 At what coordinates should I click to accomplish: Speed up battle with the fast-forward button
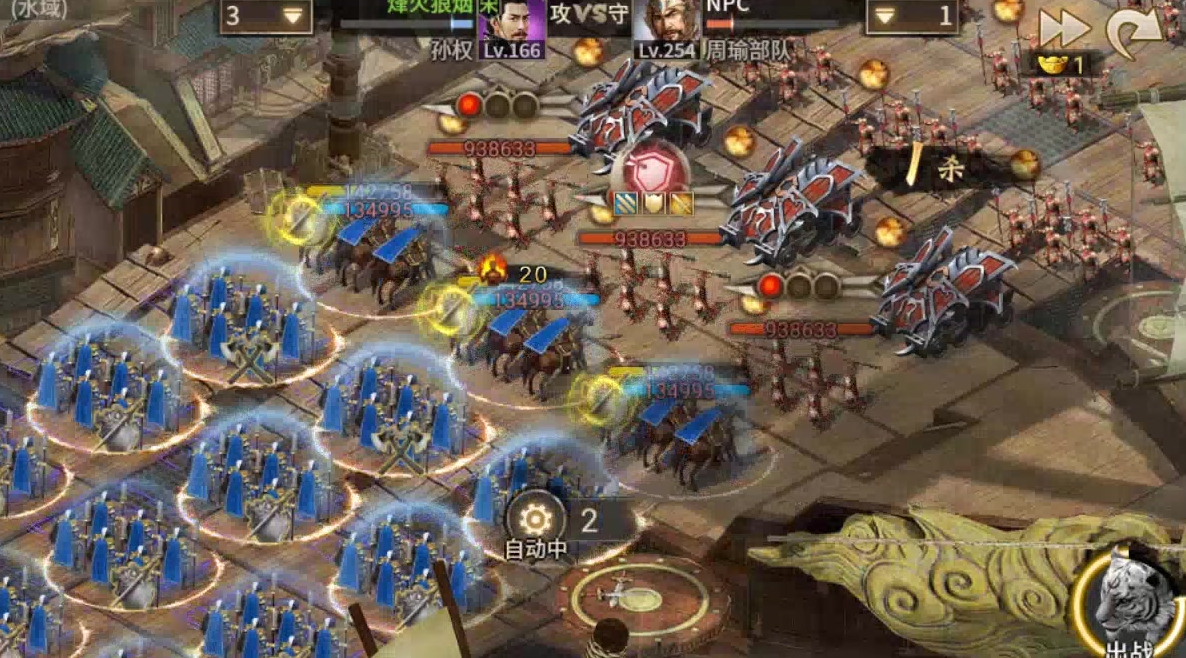[1062, 28]
